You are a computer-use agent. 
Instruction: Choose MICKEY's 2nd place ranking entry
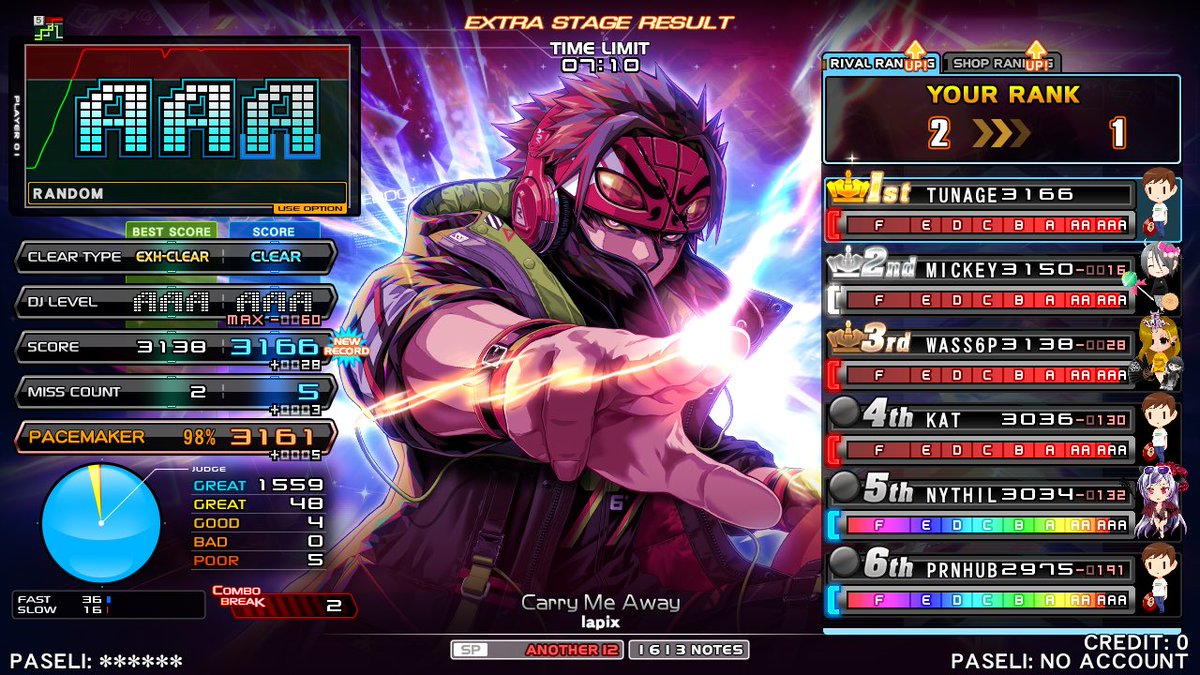(x=985, y=283)
